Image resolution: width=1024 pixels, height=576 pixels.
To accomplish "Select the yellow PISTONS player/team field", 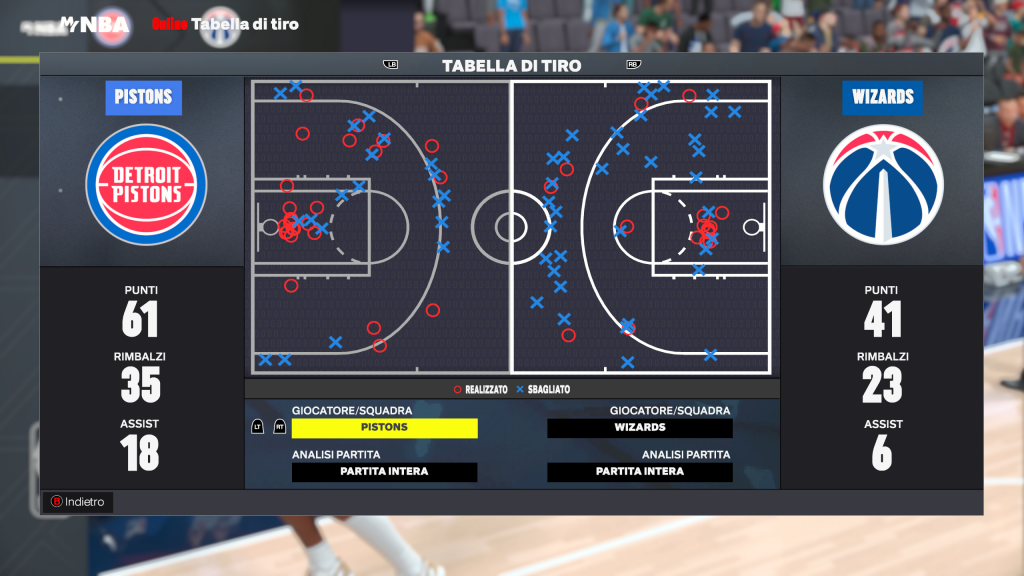I will [x=384, y=428].
